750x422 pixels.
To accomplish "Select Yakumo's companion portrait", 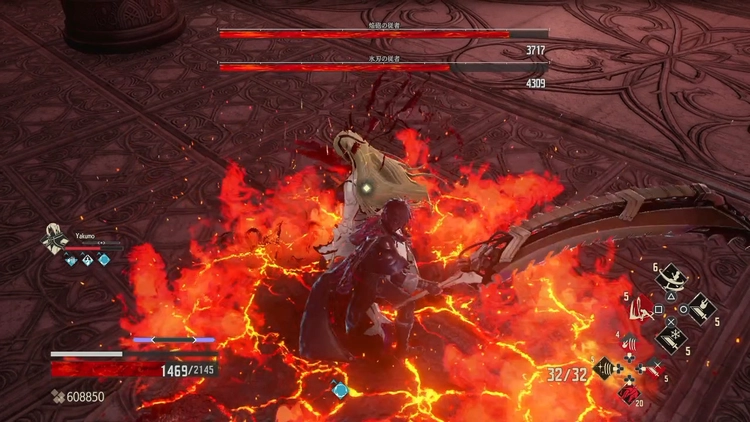I will [x=56, y=240].
